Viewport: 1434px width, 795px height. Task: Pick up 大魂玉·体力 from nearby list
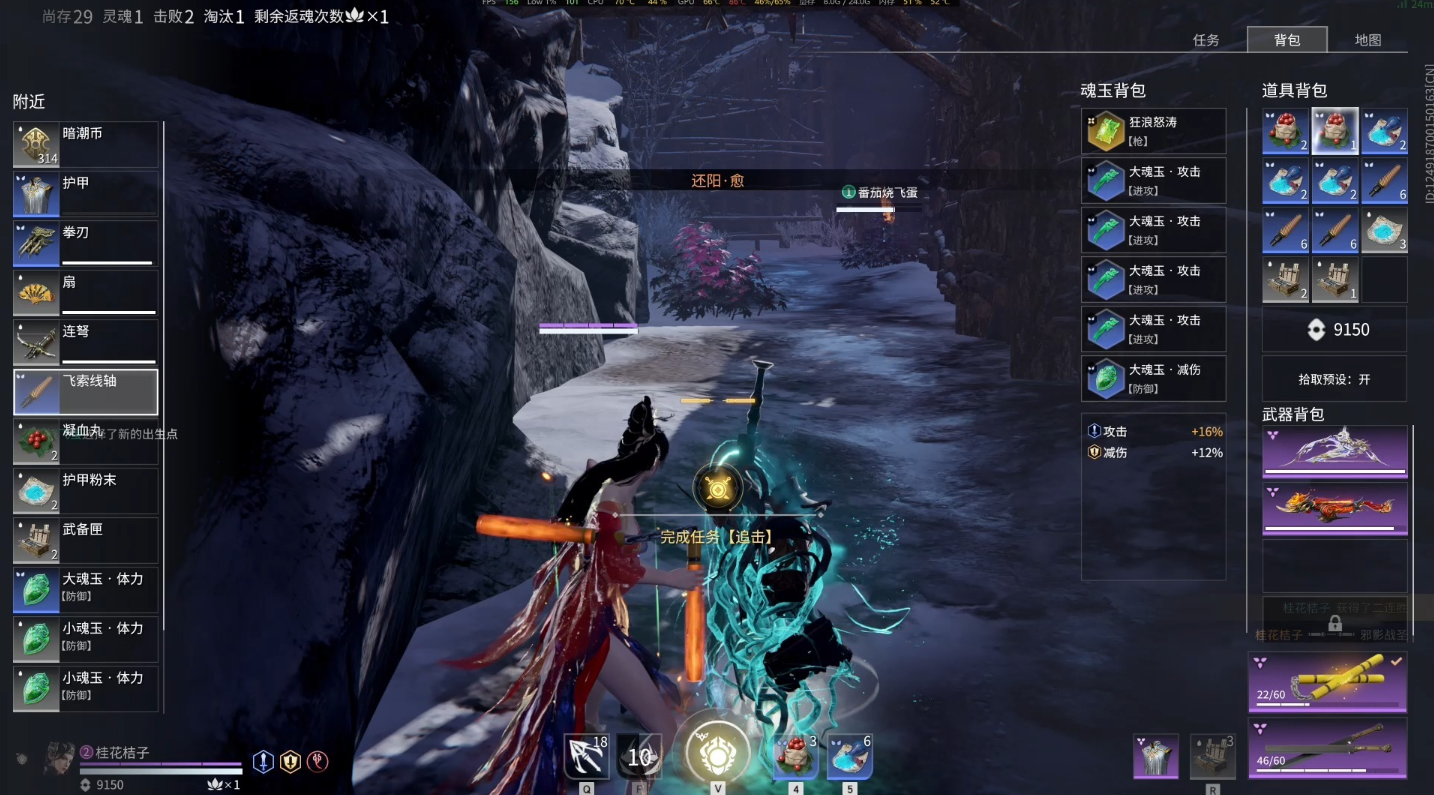click(x=86, y=590)
